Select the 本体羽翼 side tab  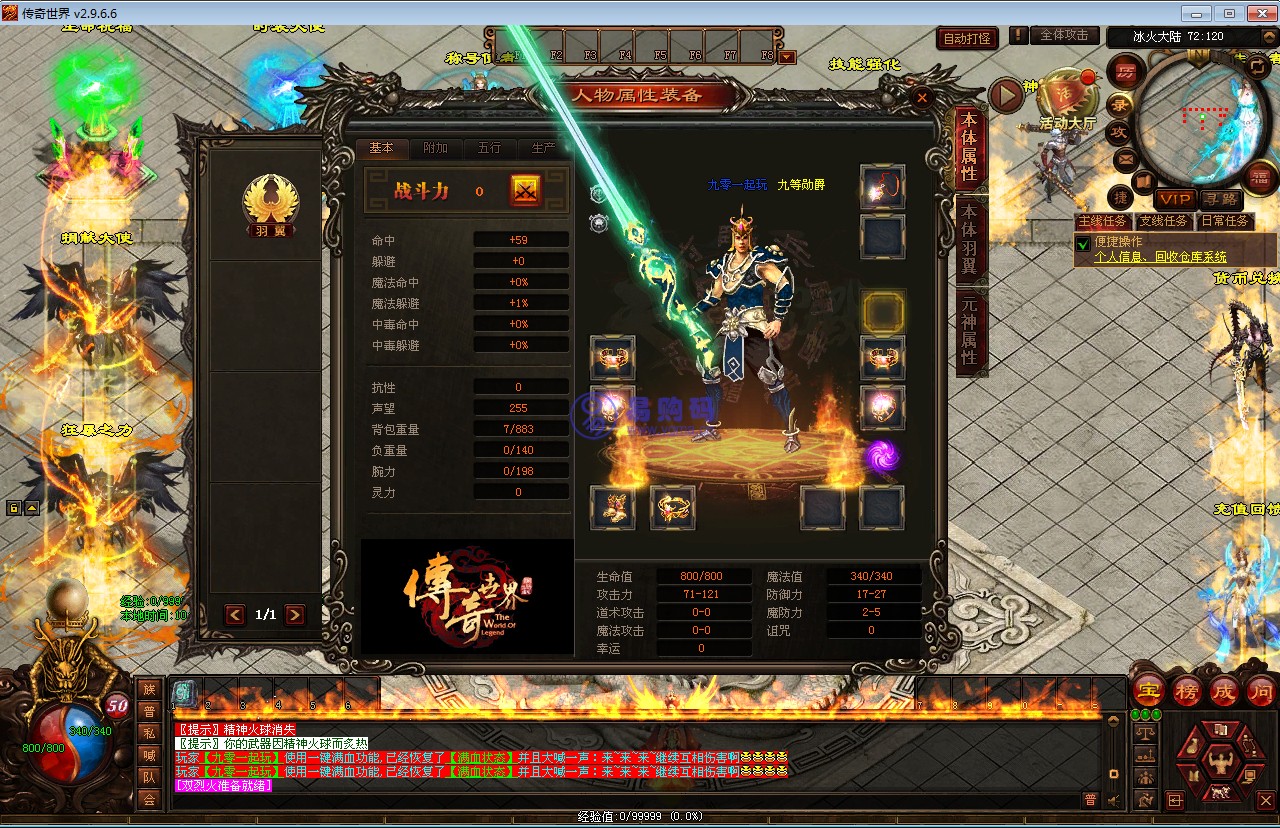click(x=968, y=239)
